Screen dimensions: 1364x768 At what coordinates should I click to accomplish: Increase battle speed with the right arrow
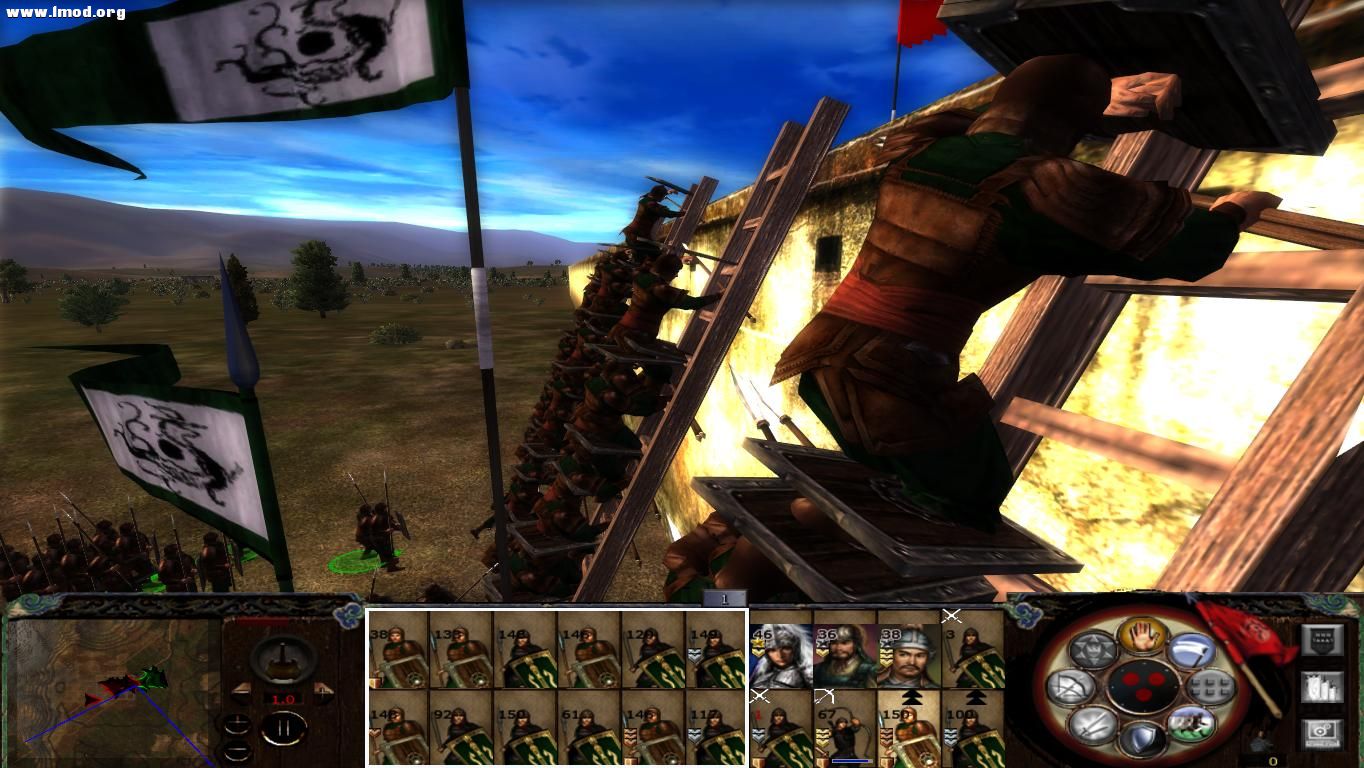323,692
